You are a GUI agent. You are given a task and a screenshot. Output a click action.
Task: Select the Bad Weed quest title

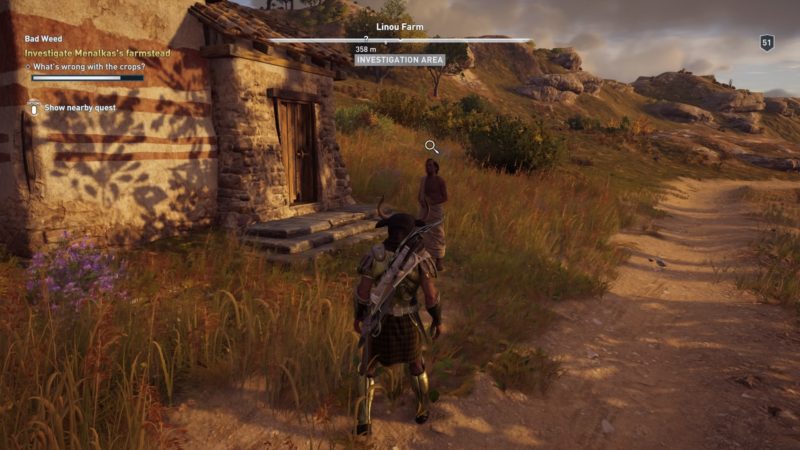[x=43, y=39]
